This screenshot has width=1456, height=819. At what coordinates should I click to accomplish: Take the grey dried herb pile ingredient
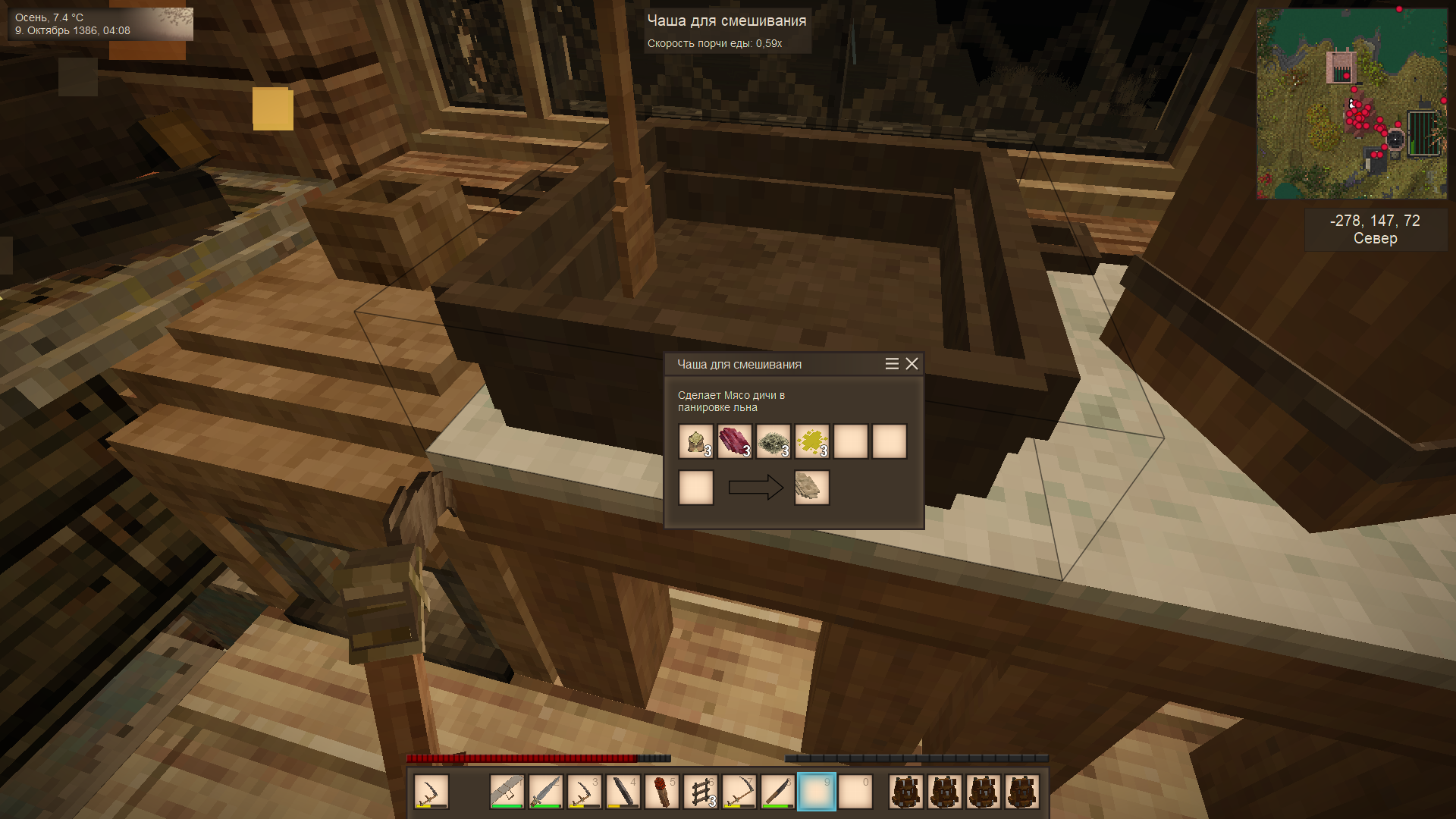(x=773, y=441)
